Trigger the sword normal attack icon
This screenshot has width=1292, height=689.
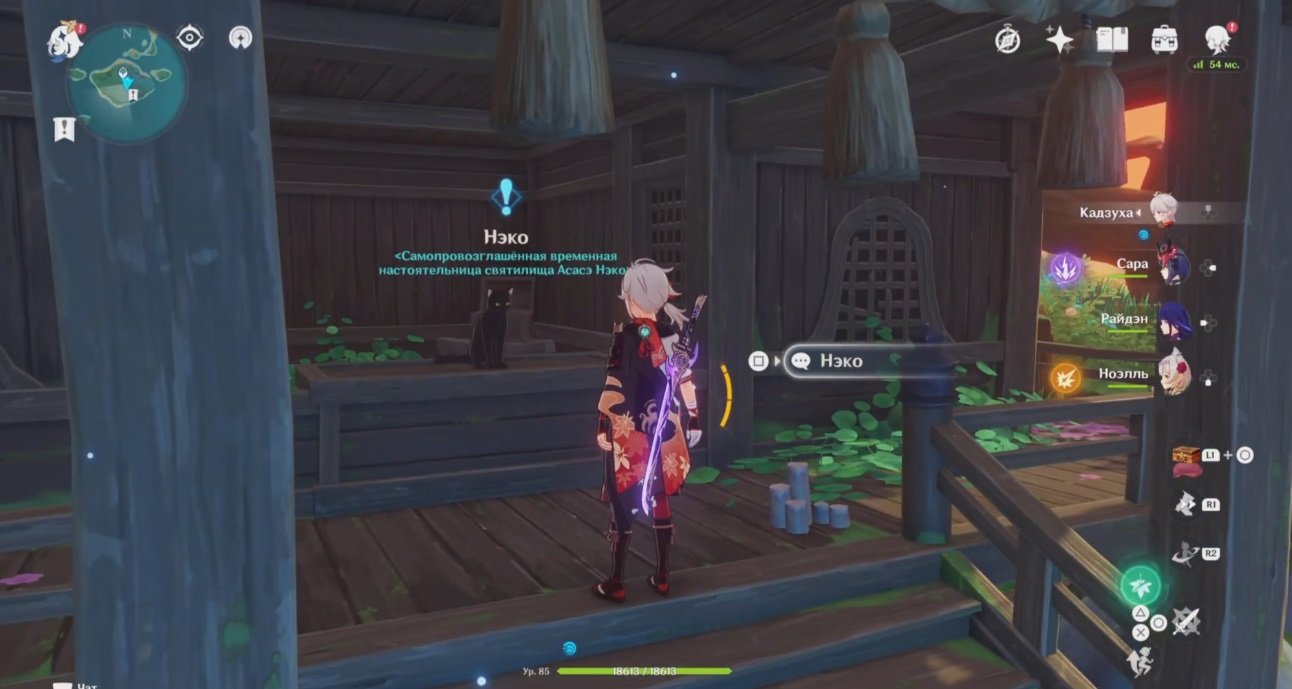[x=1186, y=622]
